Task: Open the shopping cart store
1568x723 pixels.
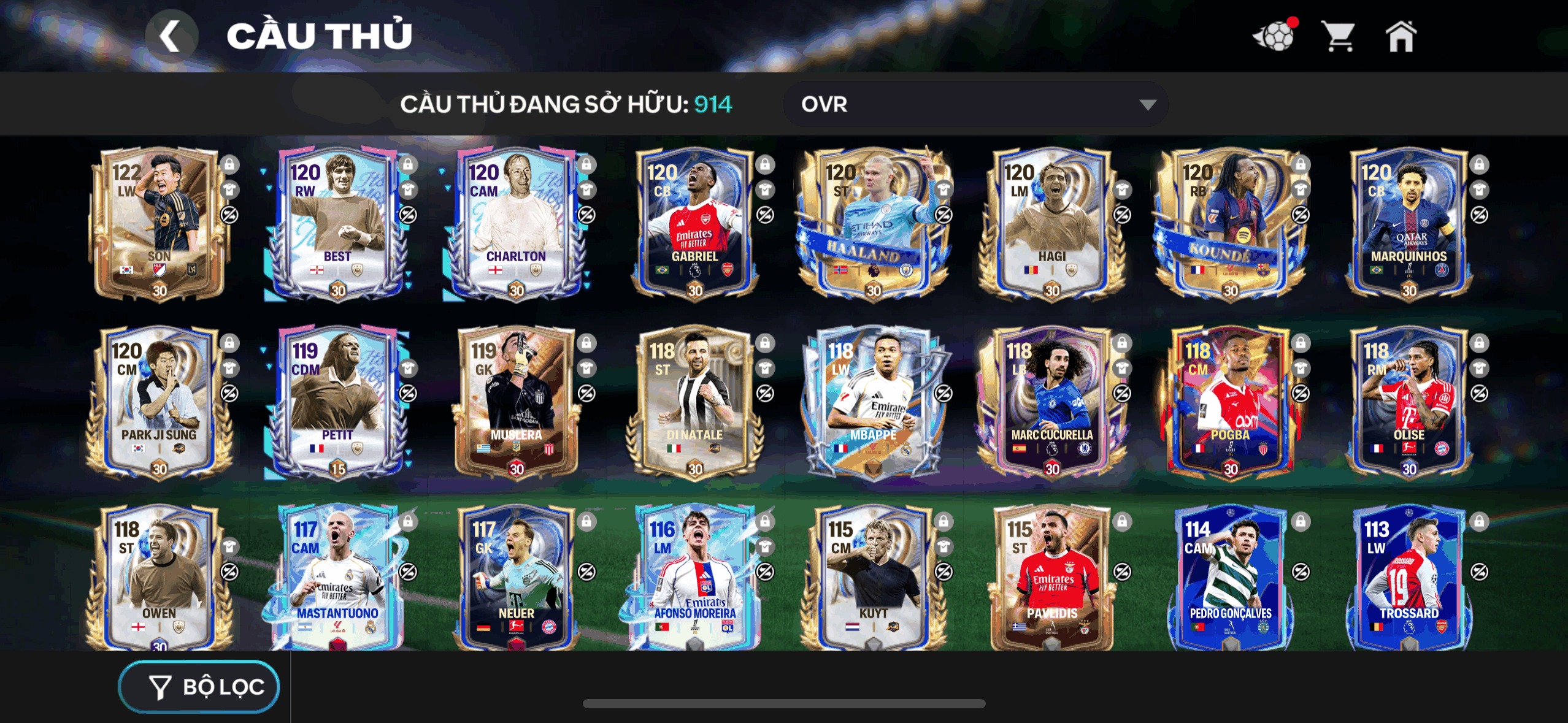Action: [1338, 37]
